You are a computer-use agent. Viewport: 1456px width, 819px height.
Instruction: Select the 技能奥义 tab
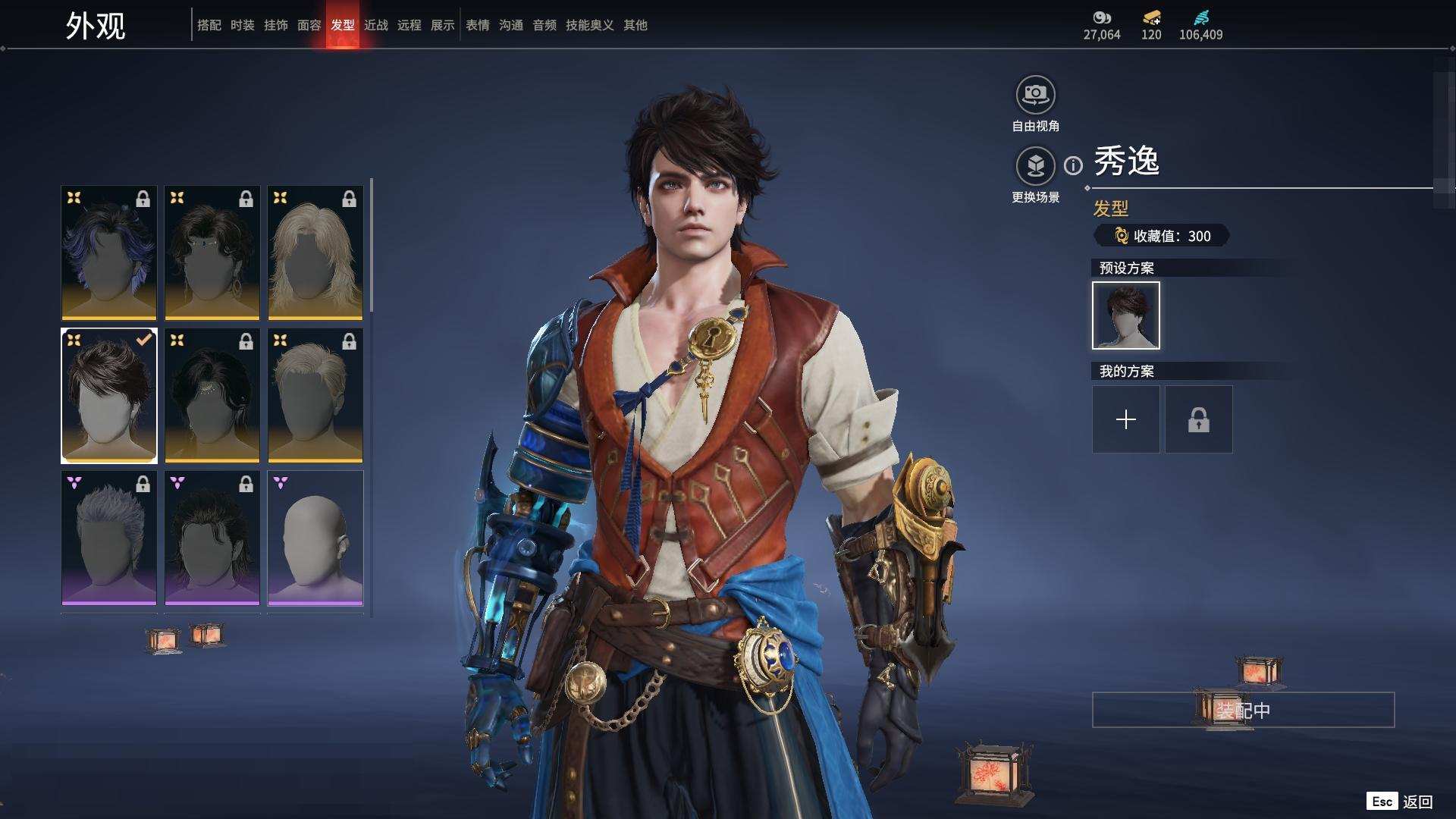tap(589, 25)
